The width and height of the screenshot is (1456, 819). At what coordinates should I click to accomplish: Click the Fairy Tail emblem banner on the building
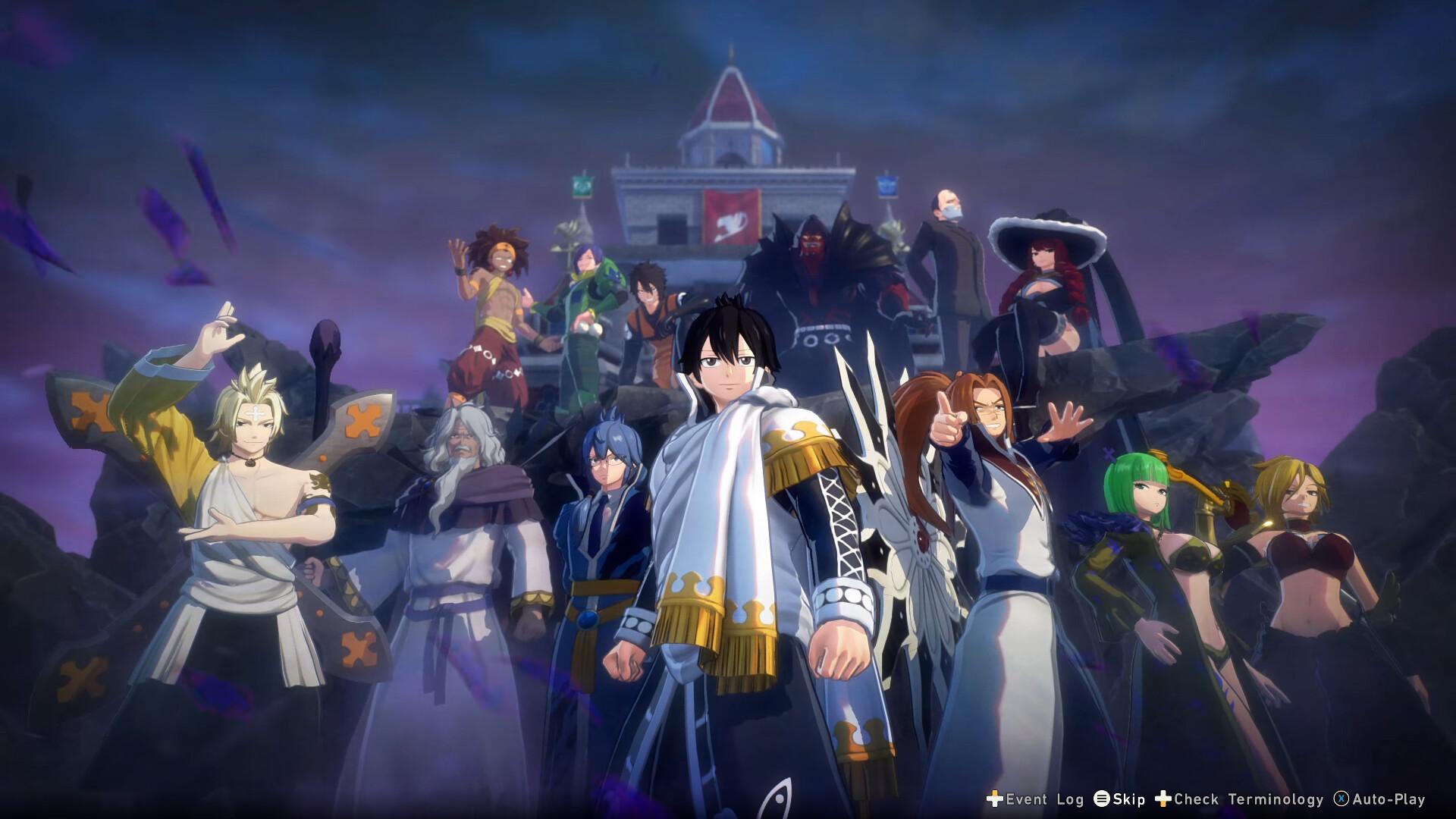(x=730, y=218)
